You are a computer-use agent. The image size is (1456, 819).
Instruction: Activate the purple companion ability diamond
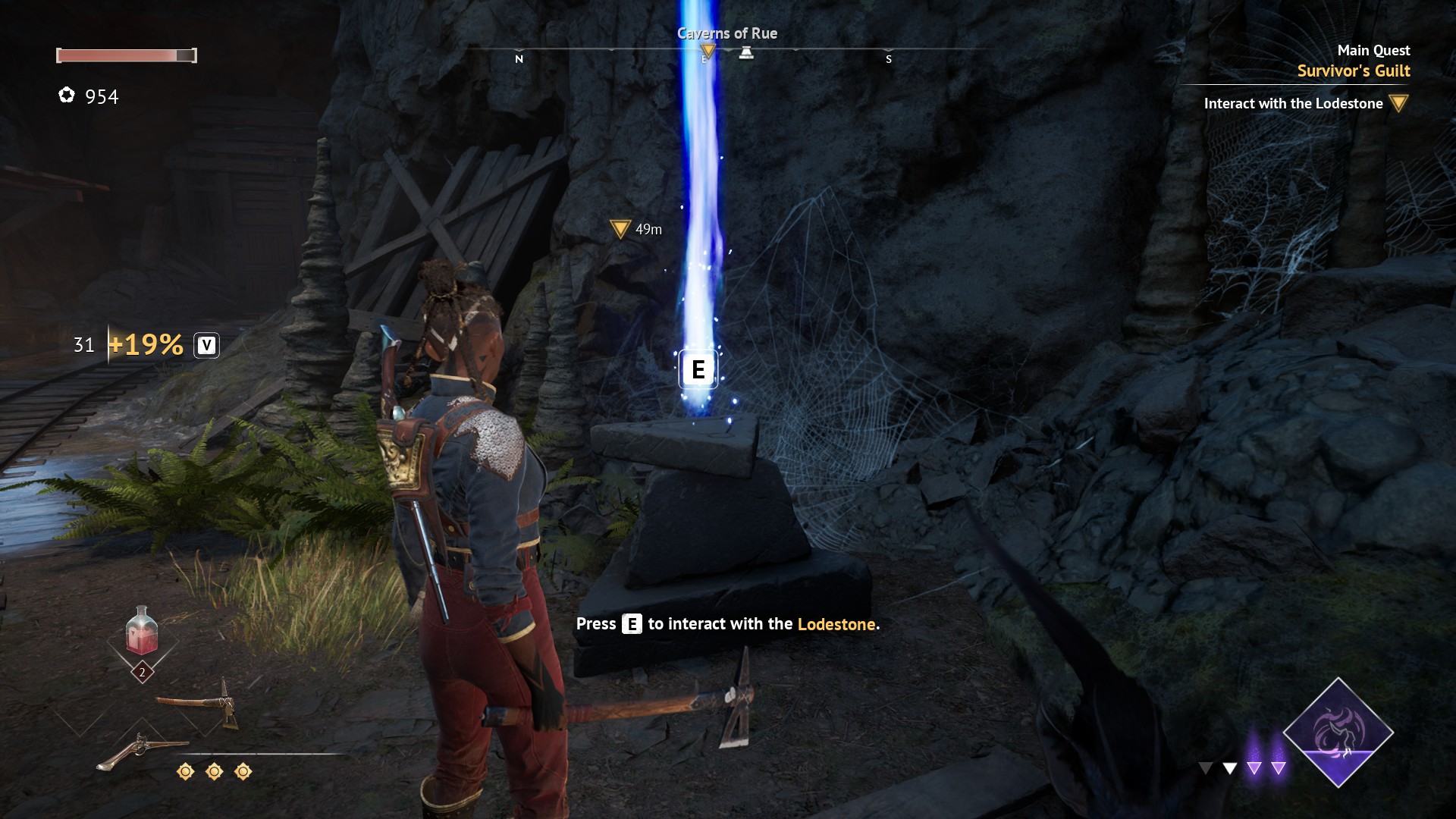[1338, 733]
